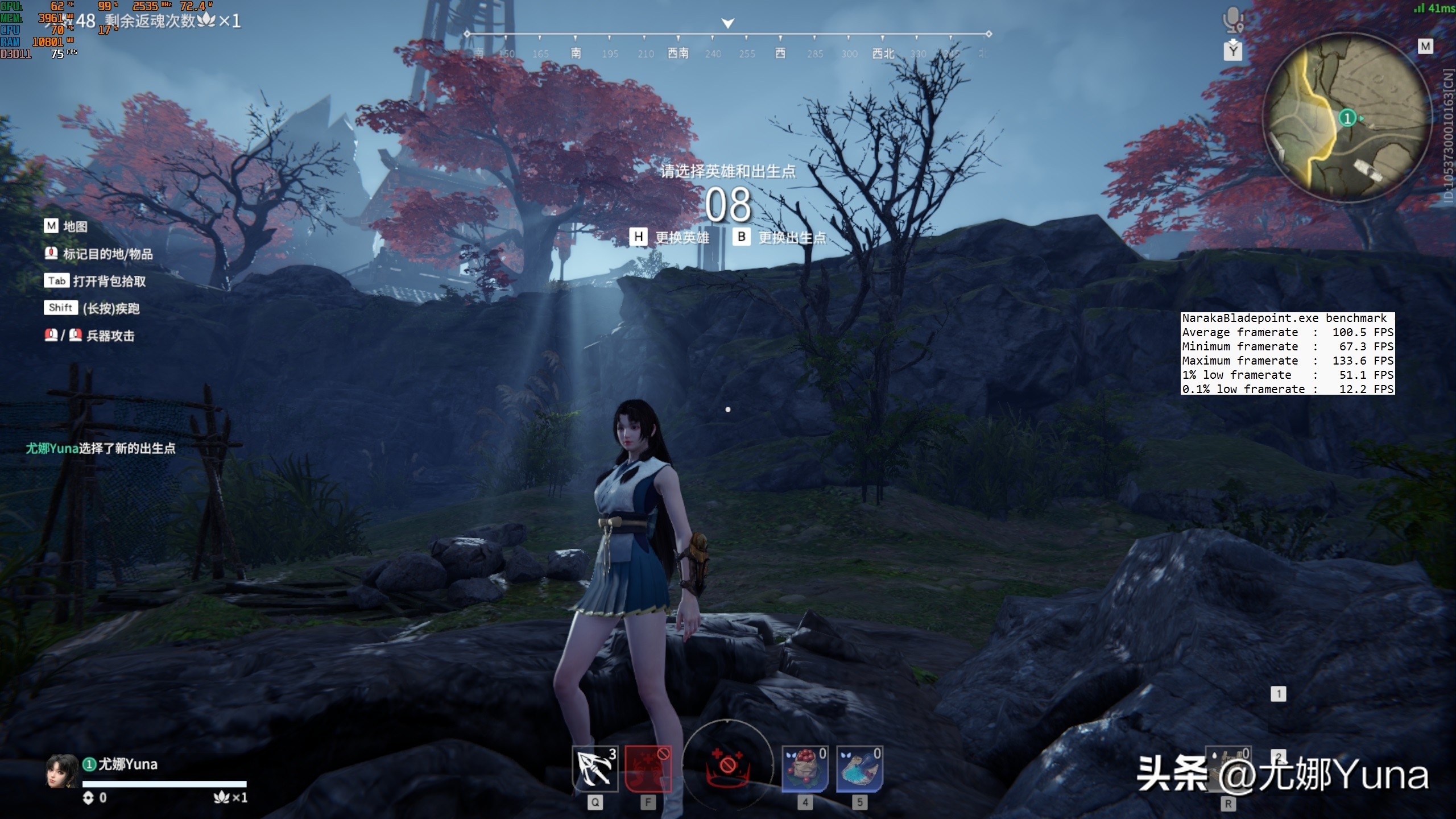Use the red berry bag item

805,769
